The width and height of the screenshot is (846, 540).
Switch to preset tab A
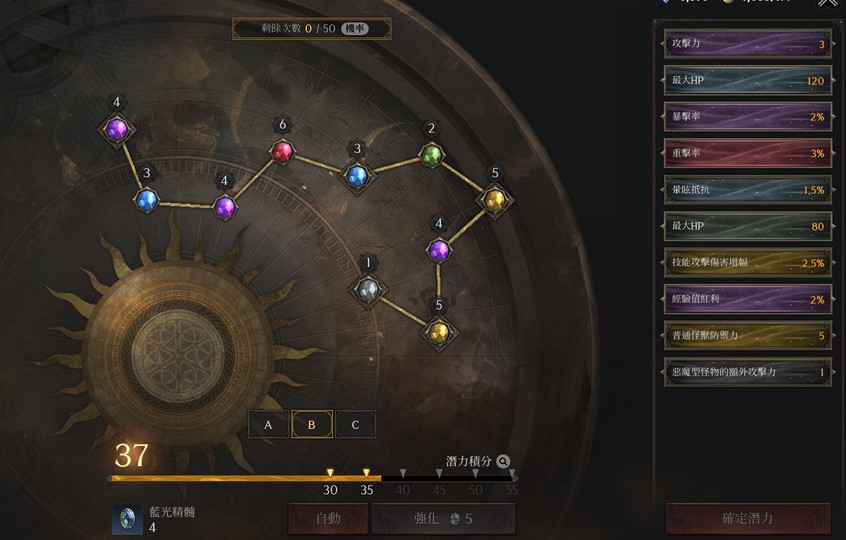(x=268, y=424)
